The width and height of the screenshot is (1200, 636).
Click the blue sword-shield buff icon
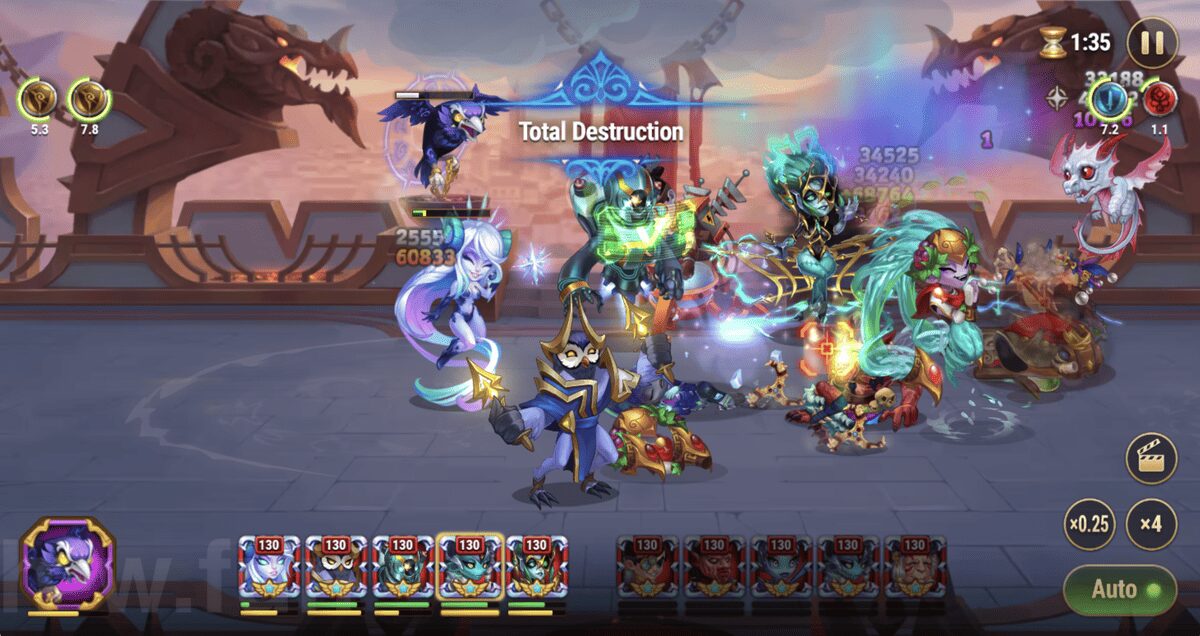pos(1109,99)
